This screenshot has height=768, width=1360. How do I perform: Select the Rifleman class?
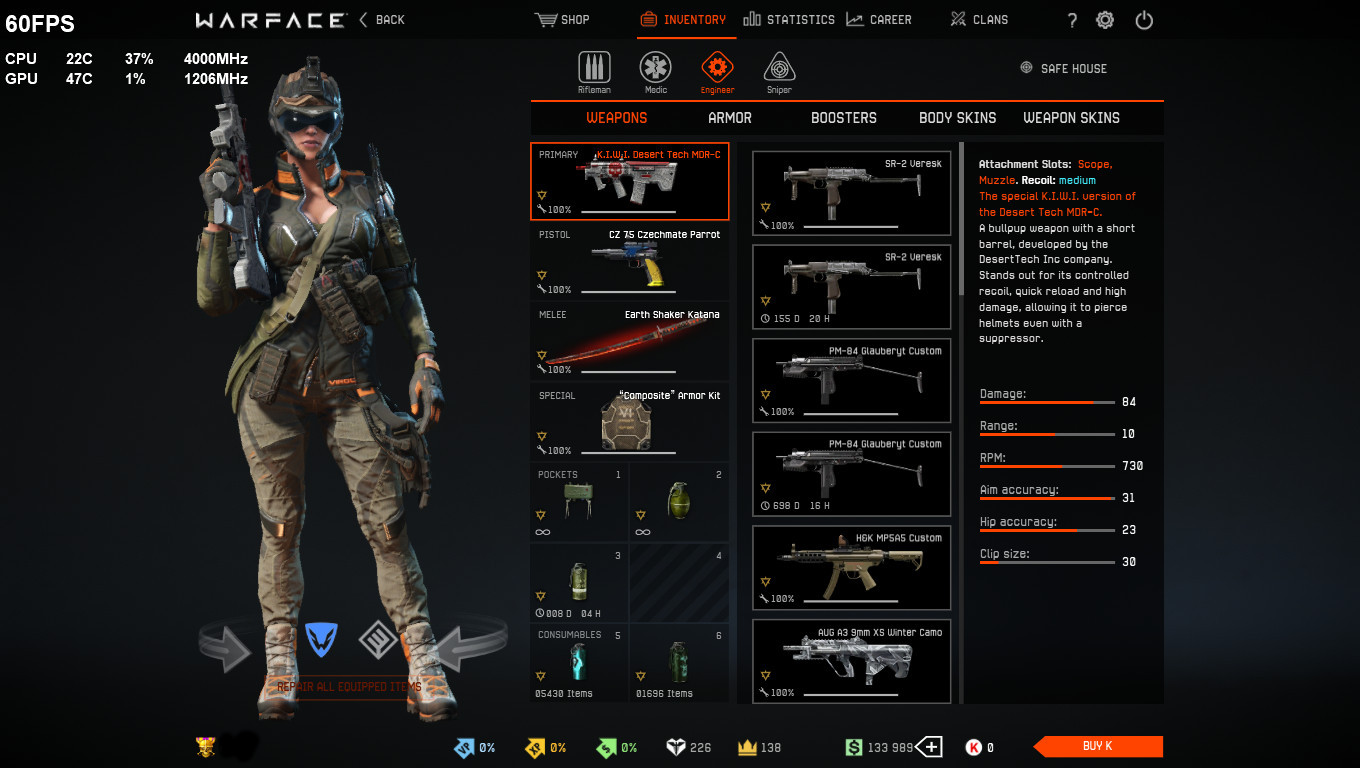point(594,71)
